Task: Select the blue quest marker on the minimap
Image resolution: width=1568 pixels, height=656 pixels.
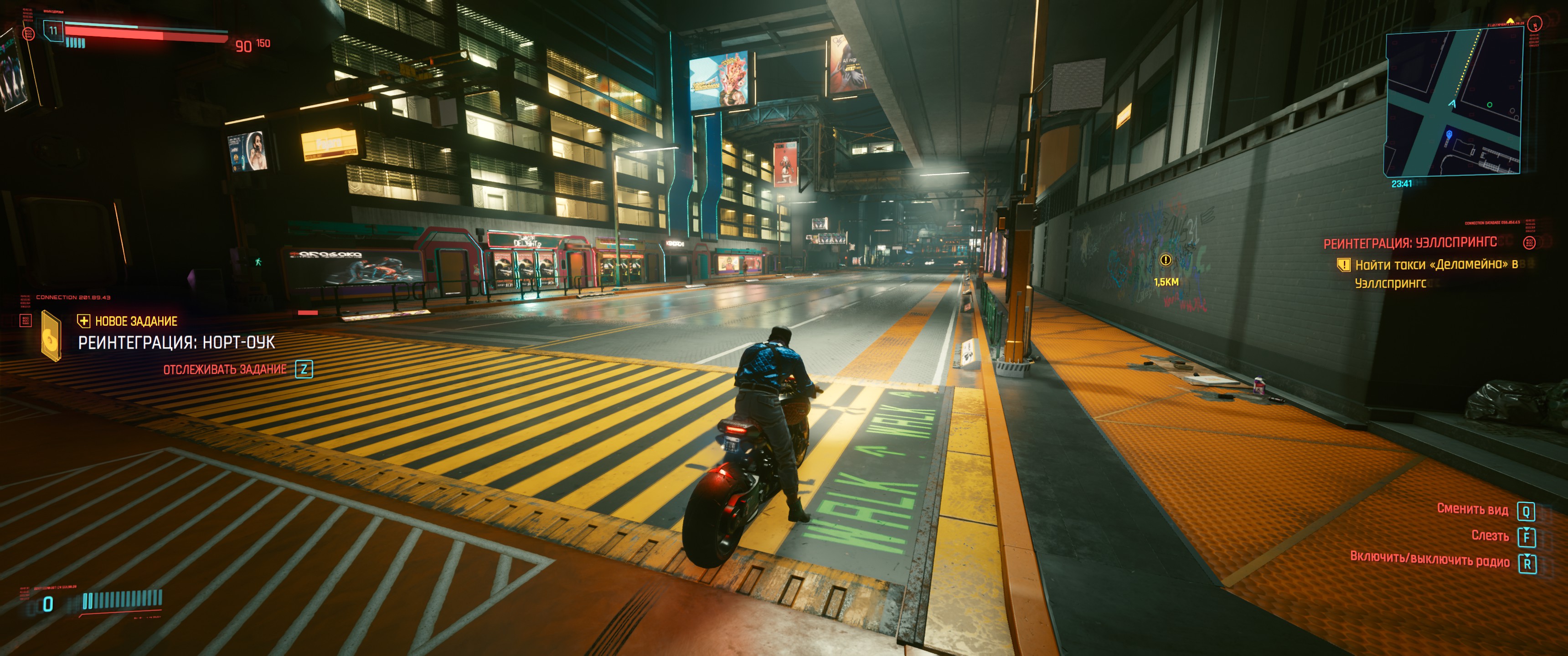Action: coord(1449,134)
